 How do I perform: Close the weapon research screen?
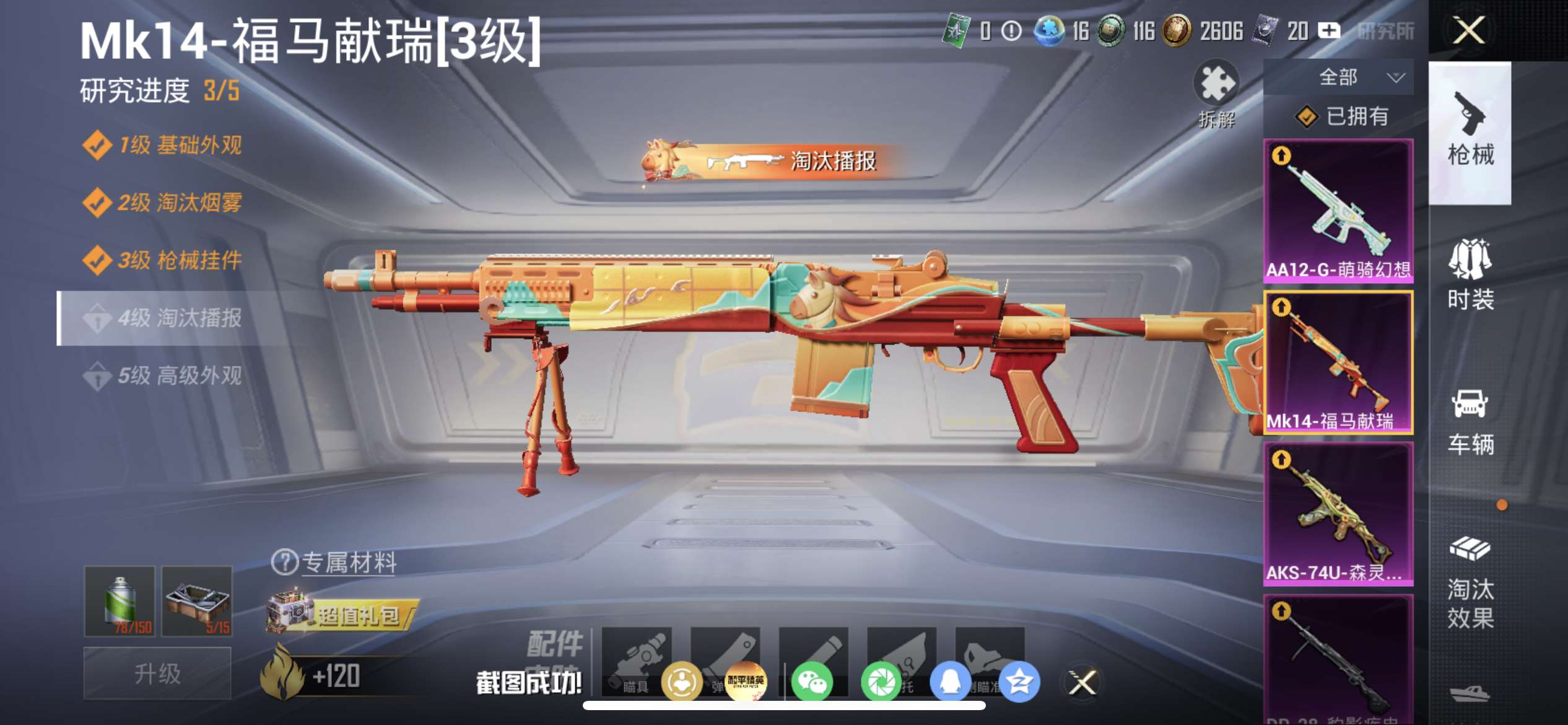pos(1468,30)
